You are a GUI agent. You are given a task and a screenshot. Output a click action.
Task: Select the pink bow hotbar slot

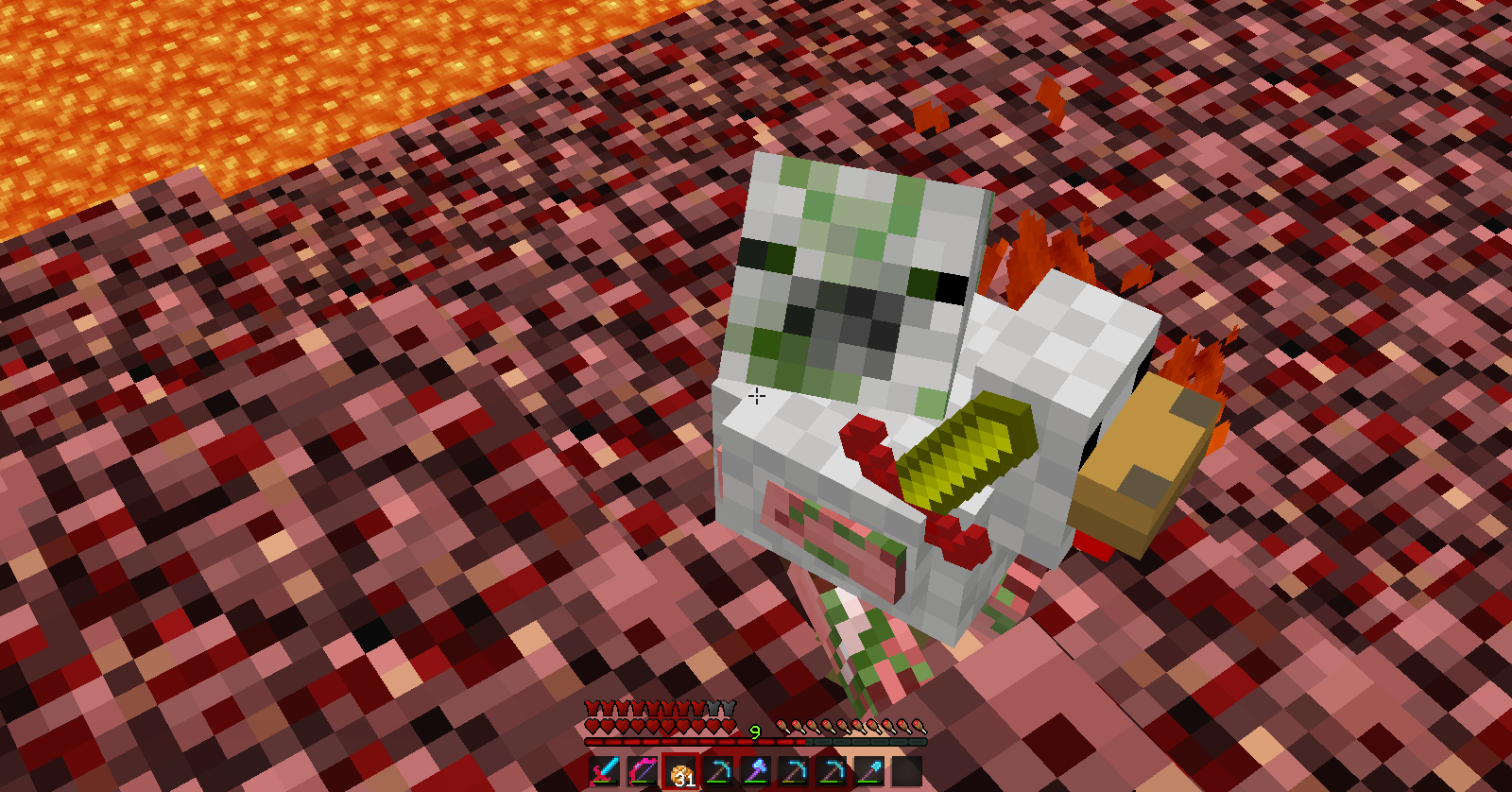pyautogui.click(x=643, y=771)
